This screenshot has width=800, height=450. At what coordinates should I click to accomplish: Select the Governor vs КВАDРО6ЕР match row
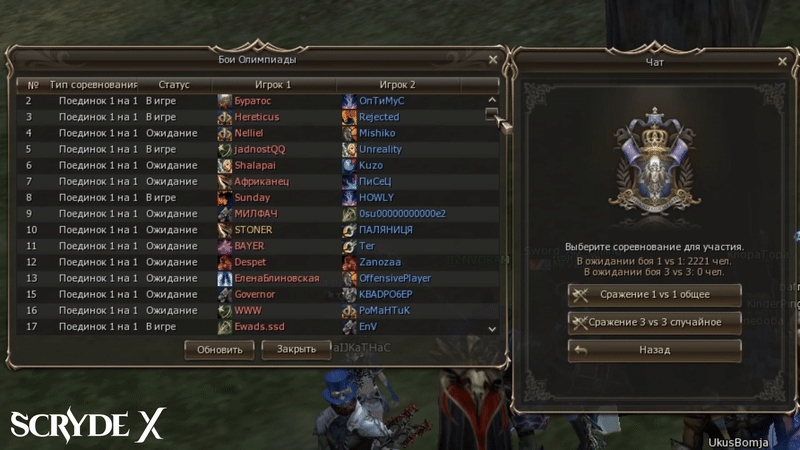tap(250, 295)
